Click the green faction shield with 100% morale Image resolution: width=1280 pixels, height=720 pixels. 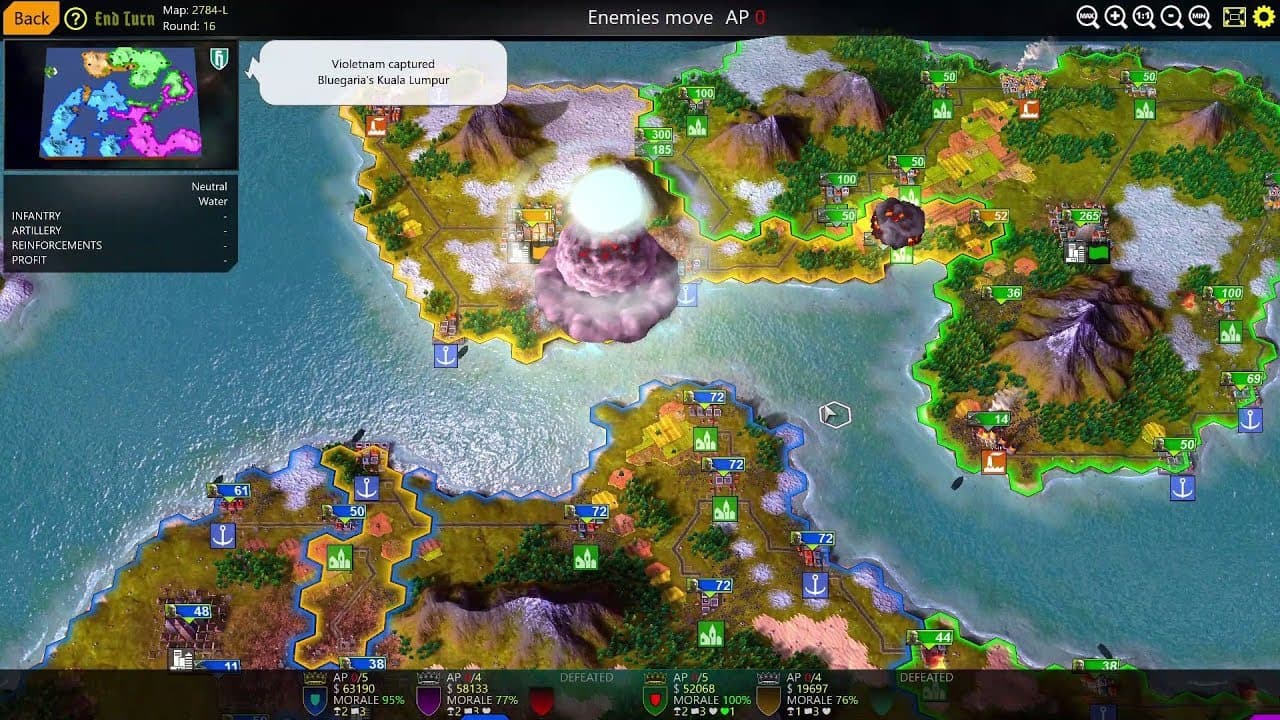654,698
